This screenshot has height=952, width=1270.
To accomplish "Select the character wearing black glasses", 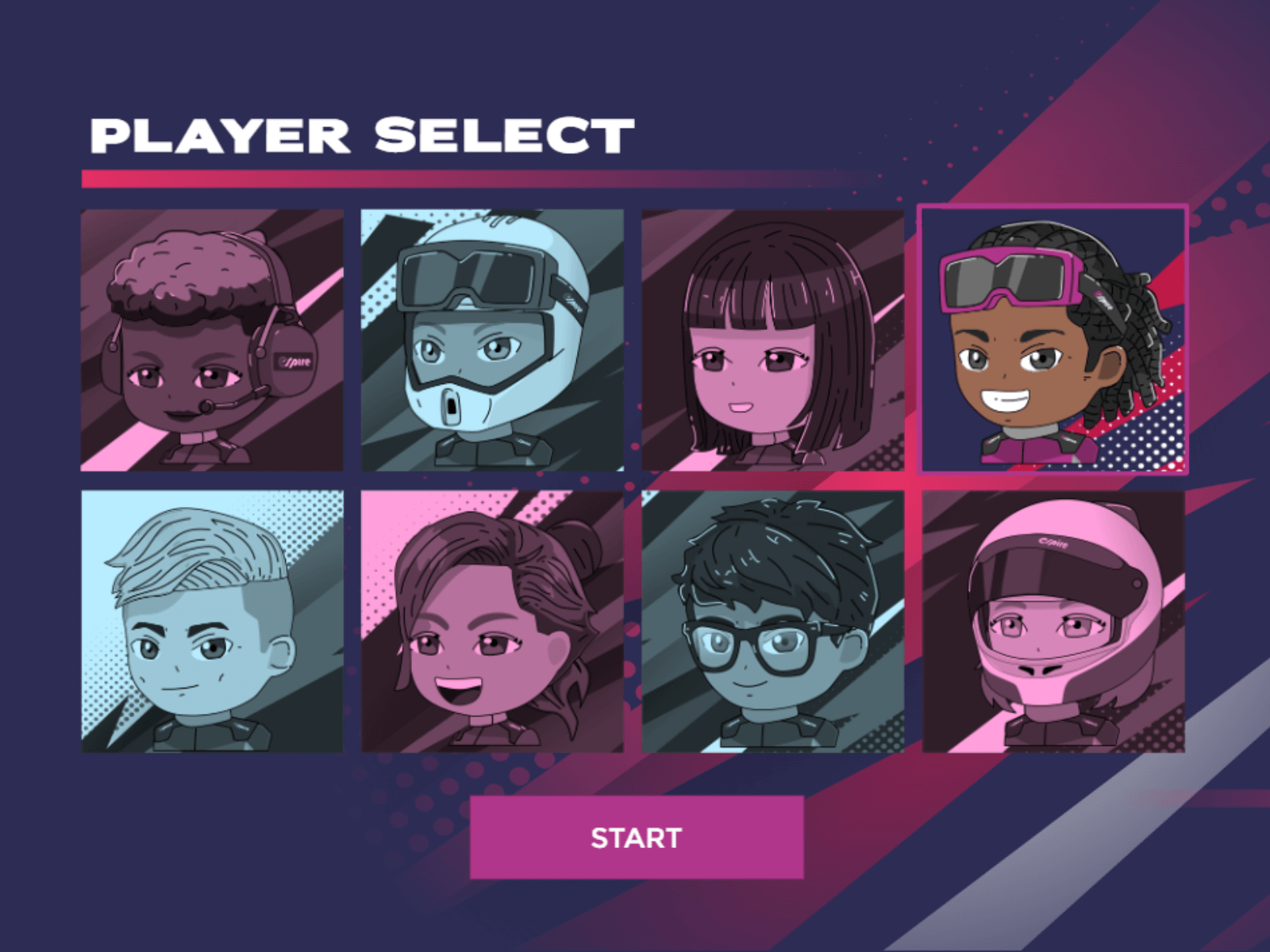I will [x=774, y=623].
